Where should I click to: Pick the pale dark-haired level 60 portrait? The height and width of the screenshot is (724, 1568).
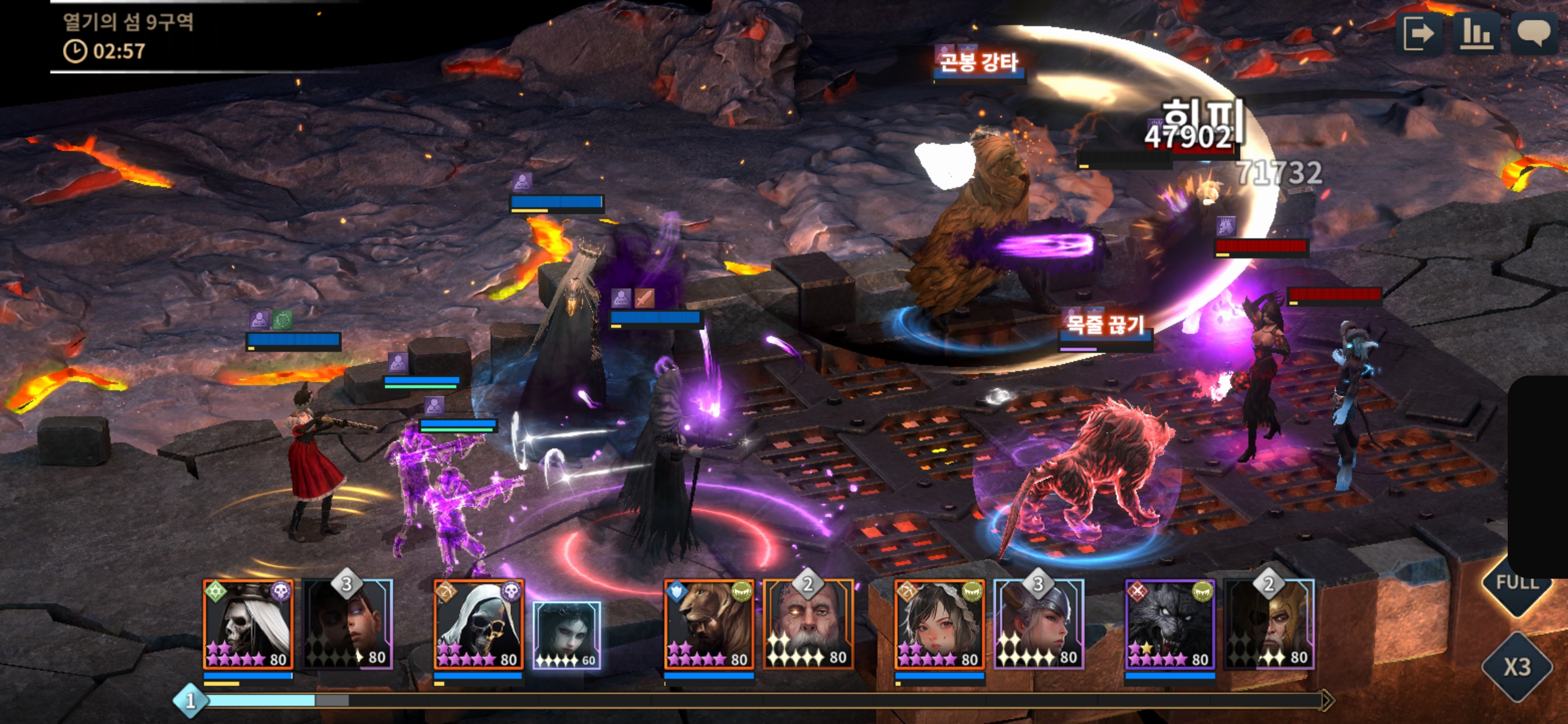click(x=567, y=635)
